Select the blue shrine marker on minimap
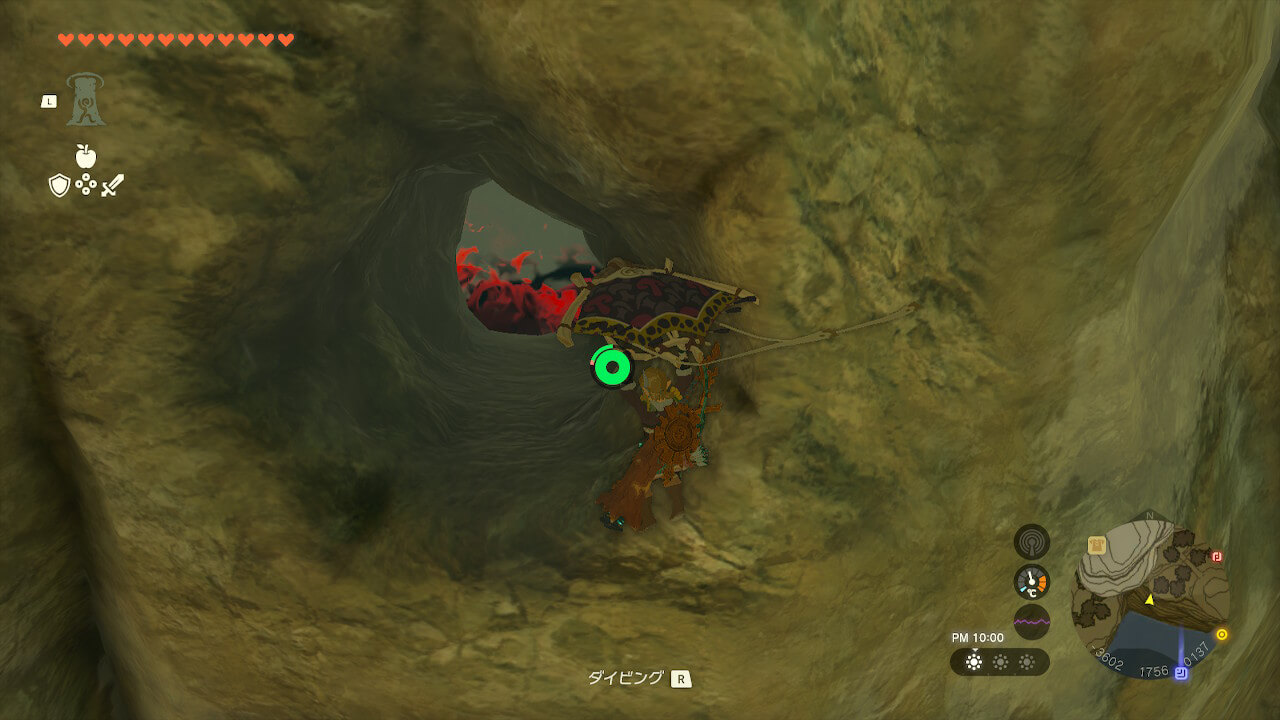This screenshot has height=720, width=1280. 1181,673
